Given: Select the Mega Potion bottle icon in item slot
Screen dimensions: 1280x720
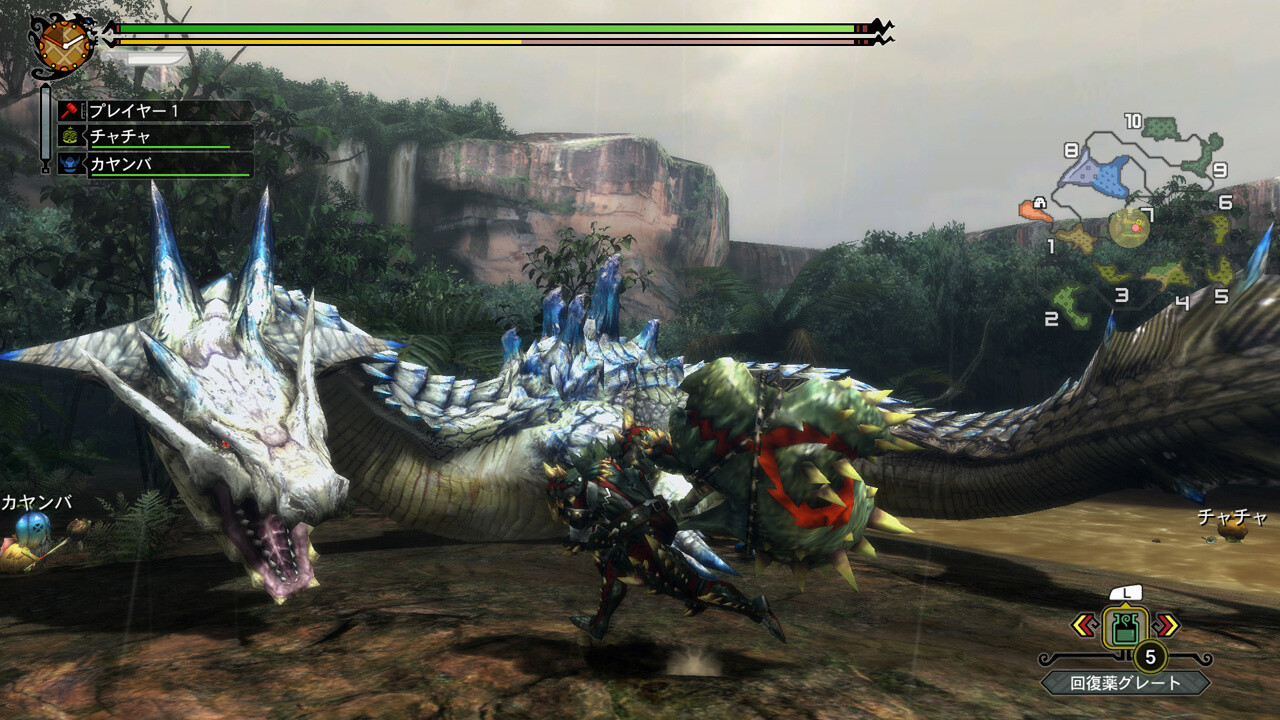Looking at the screenshot, I should tap(1127, 626).
